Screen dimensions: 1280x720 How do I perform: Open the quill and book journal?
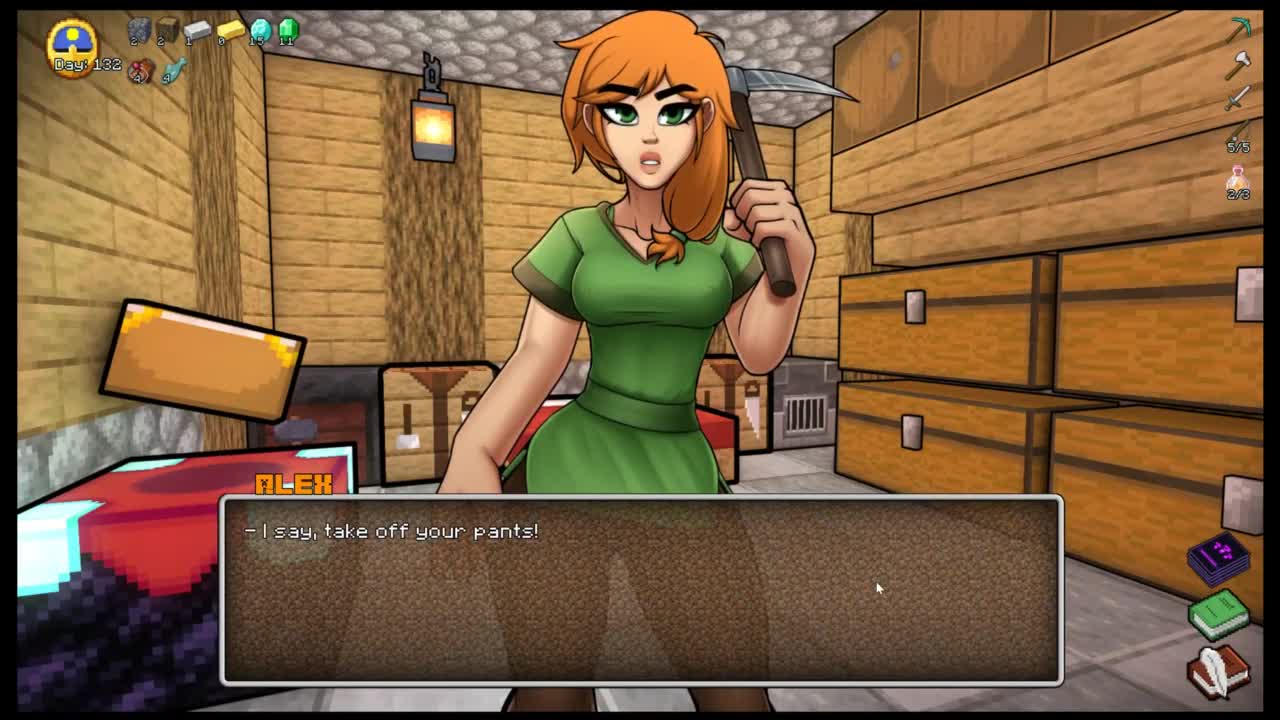pyautogui.click(x=1219, y=669)
